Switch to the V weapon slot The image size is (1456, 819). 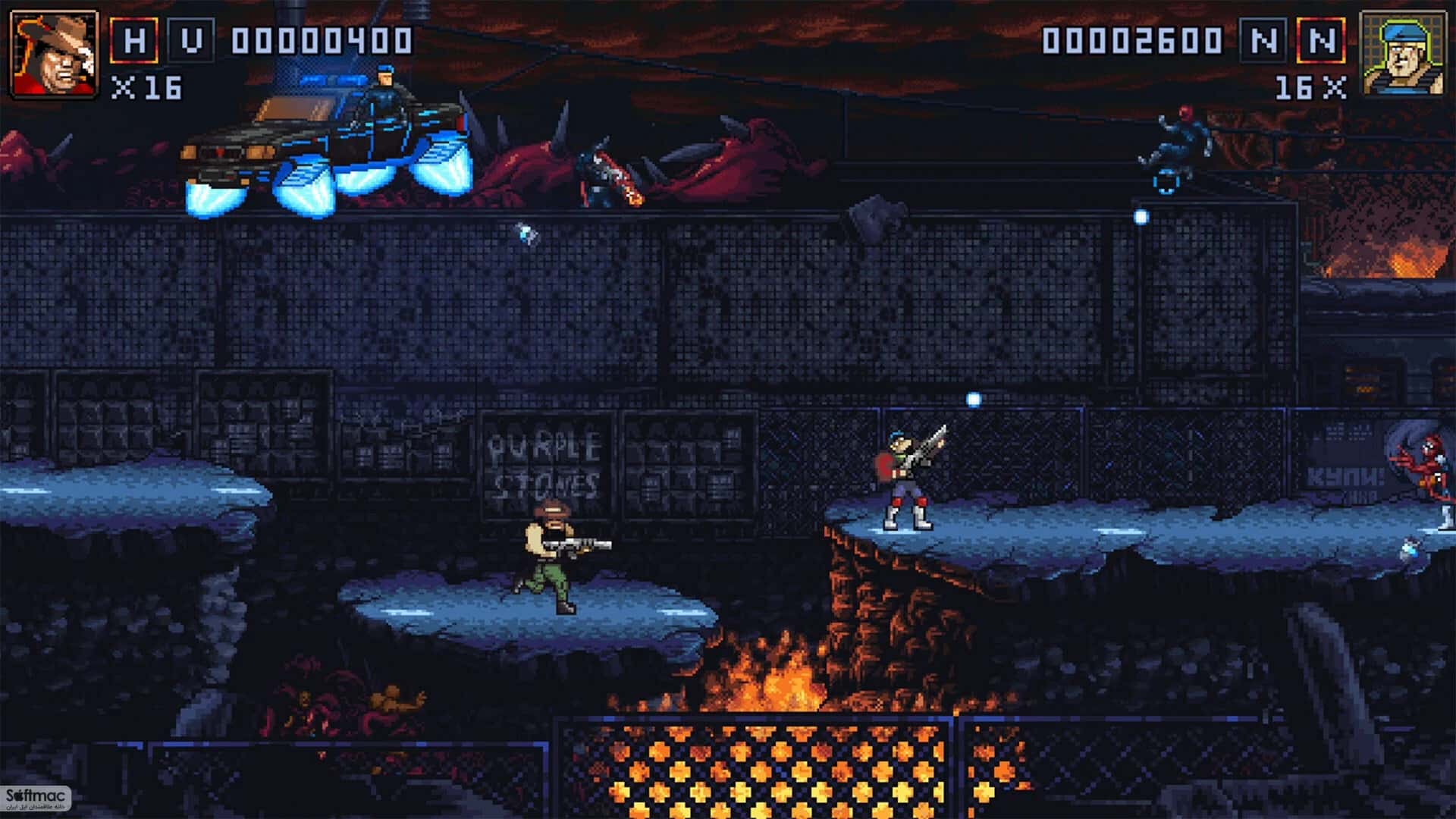190,40
